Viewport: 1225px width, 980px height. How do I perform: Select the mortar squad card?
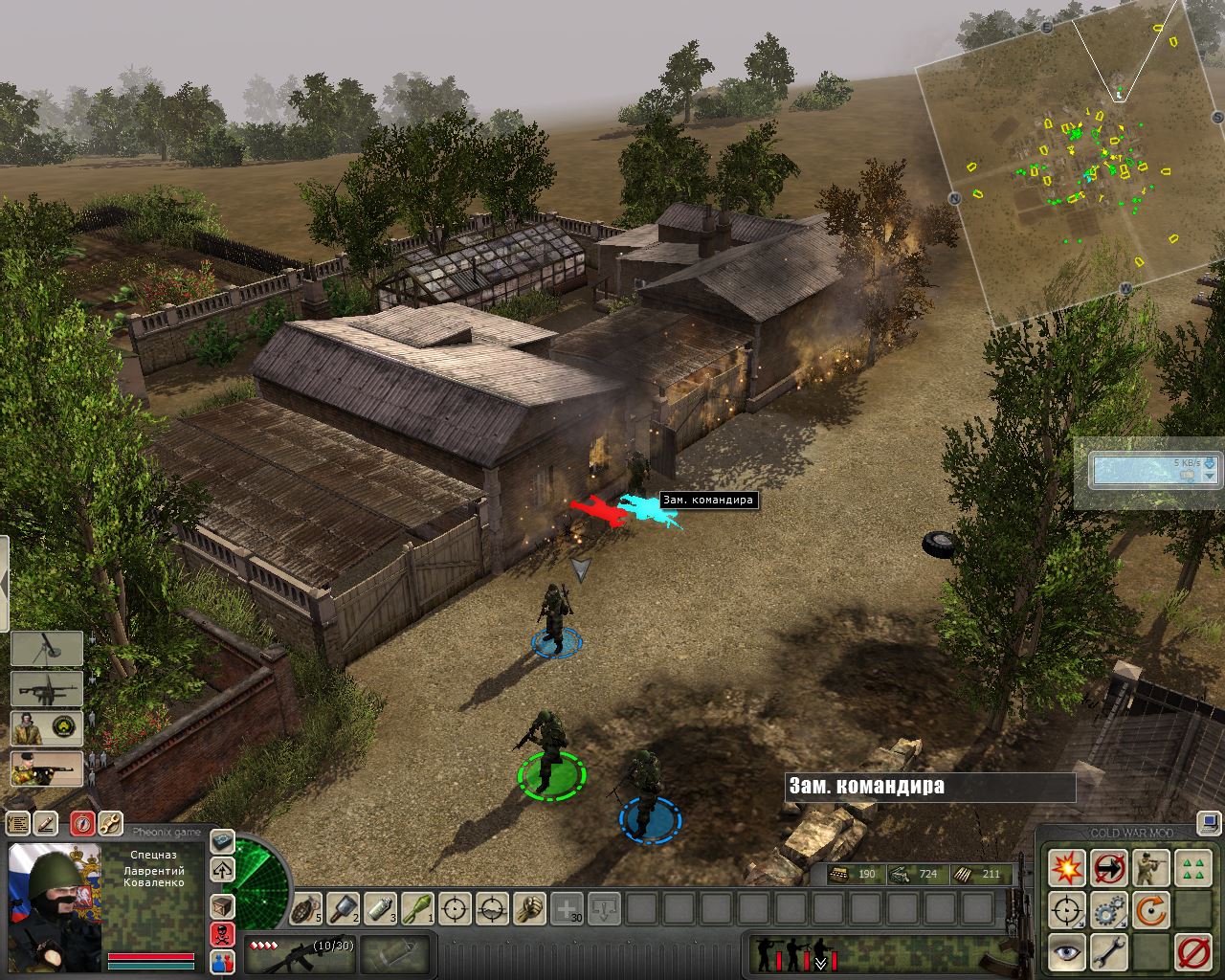[47, 649]
